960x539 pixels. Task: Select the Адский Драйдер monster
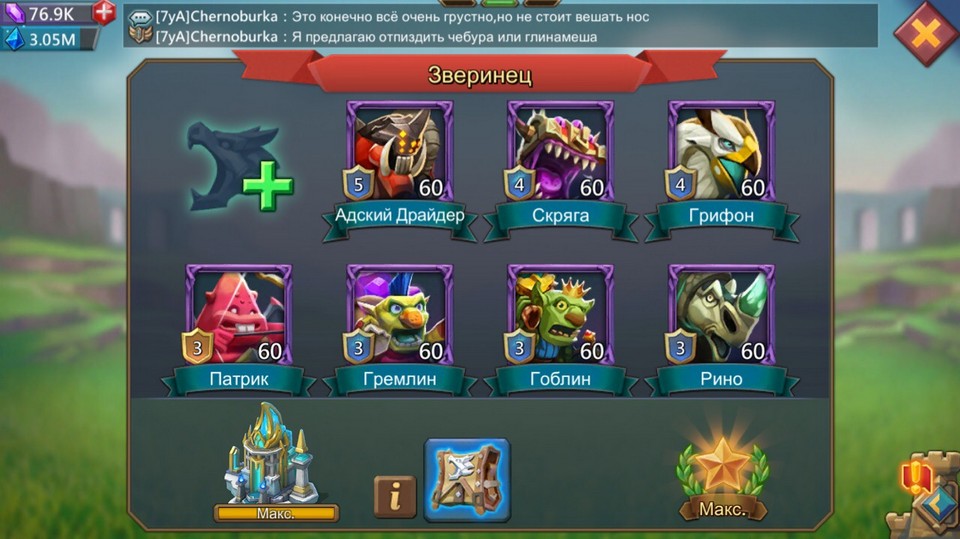[400, 152]
